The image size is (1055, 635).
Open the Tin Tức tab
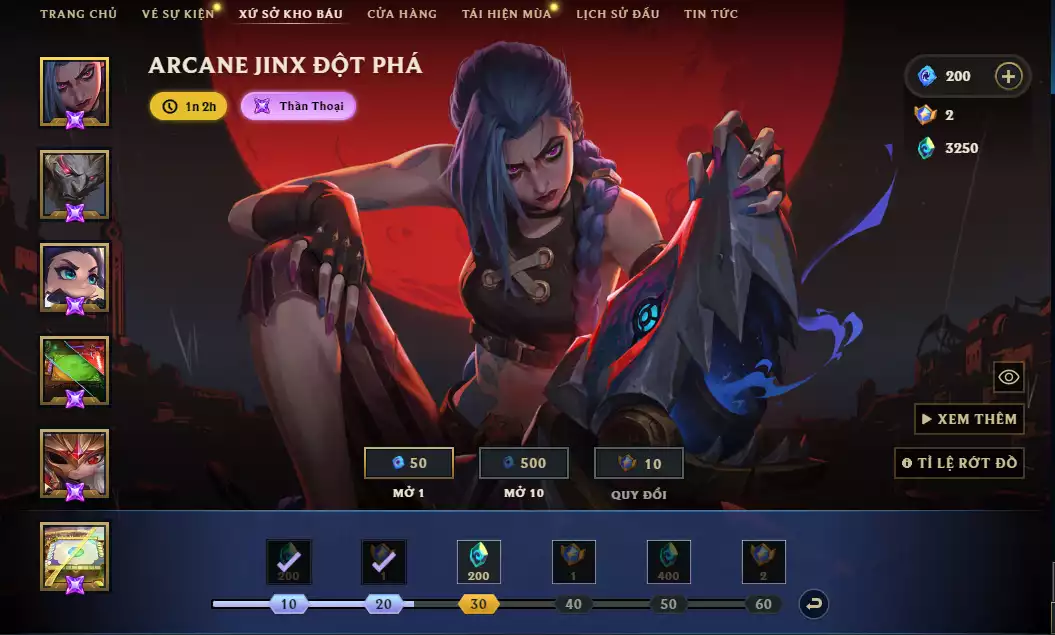click(711, 14)
